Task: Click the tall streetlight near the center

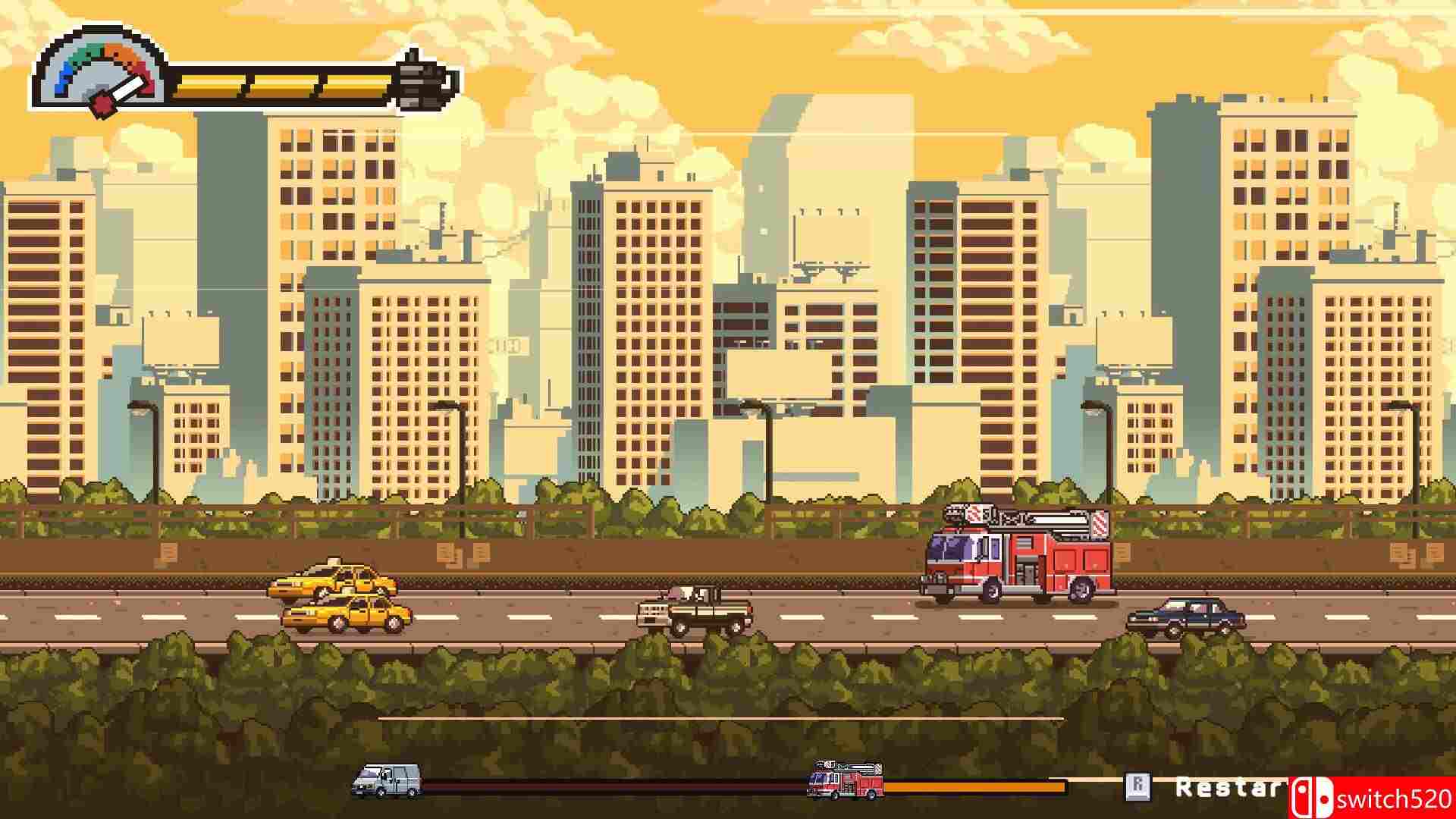Action: [x=767, y=455]
